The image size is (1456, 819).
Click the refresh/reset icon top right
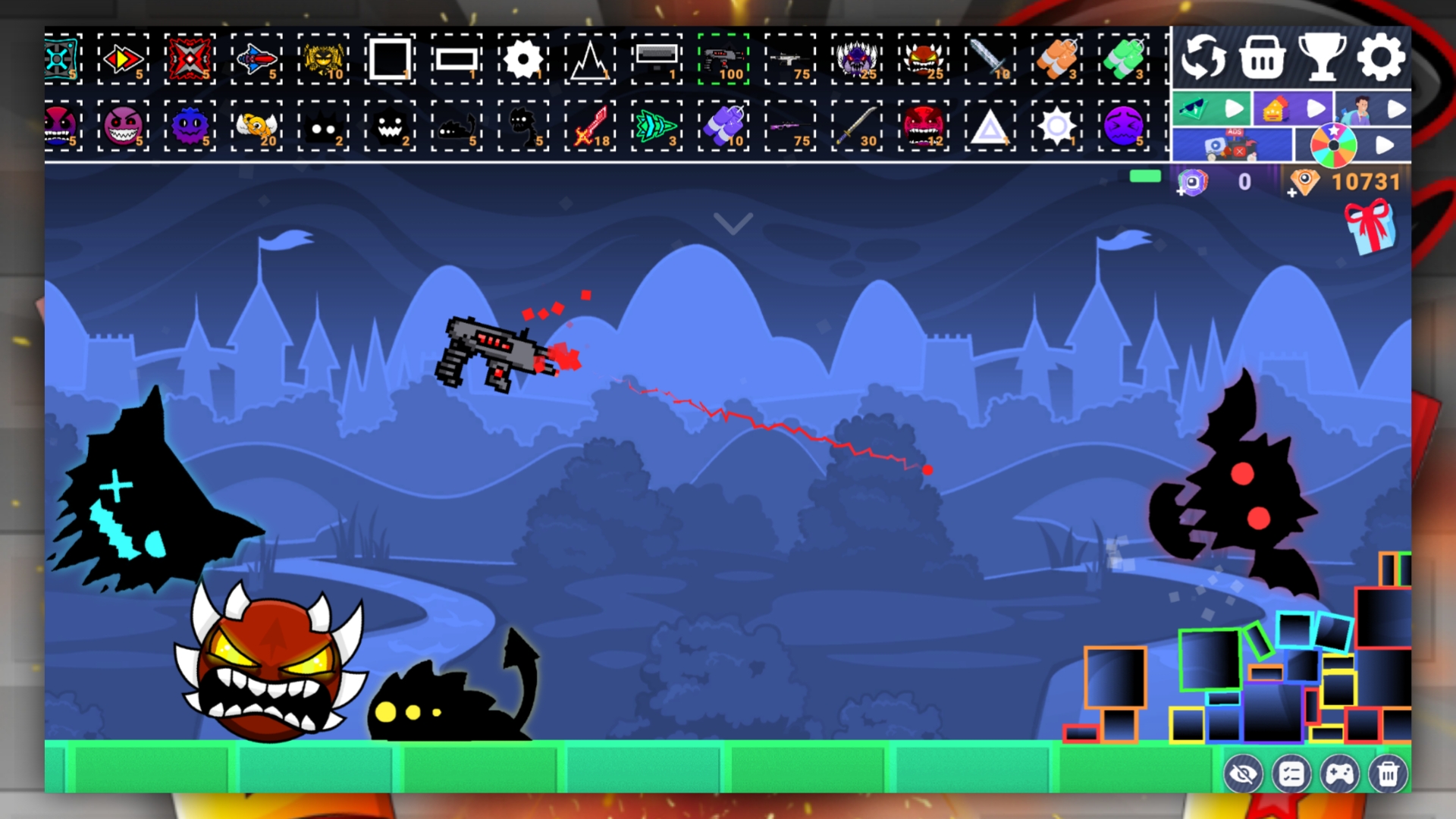pyautogui.click(x=1204, y=56)
